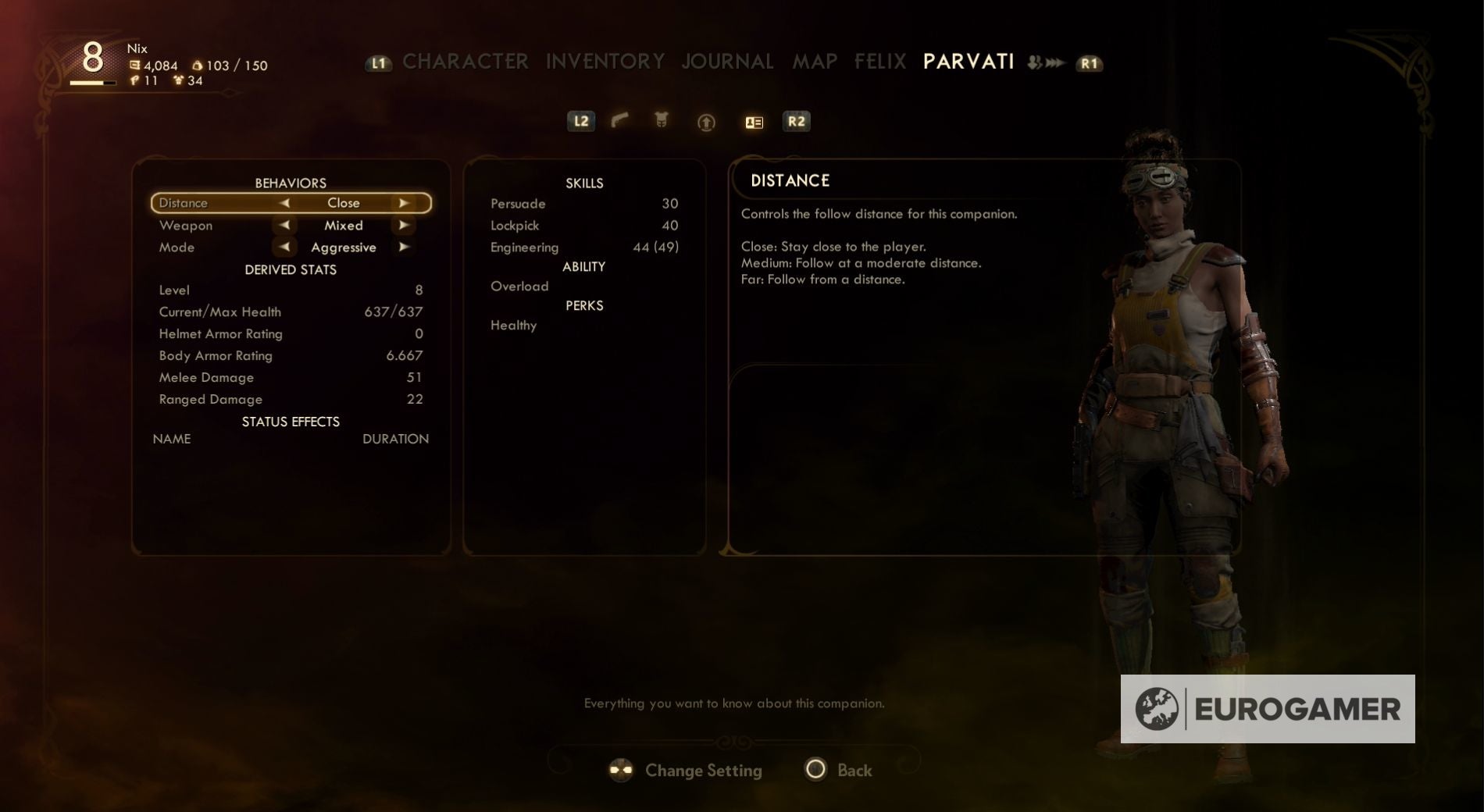Select the Healthy perk entry
This screenshot has width=1484, height=812.
[x=512, y=326]
